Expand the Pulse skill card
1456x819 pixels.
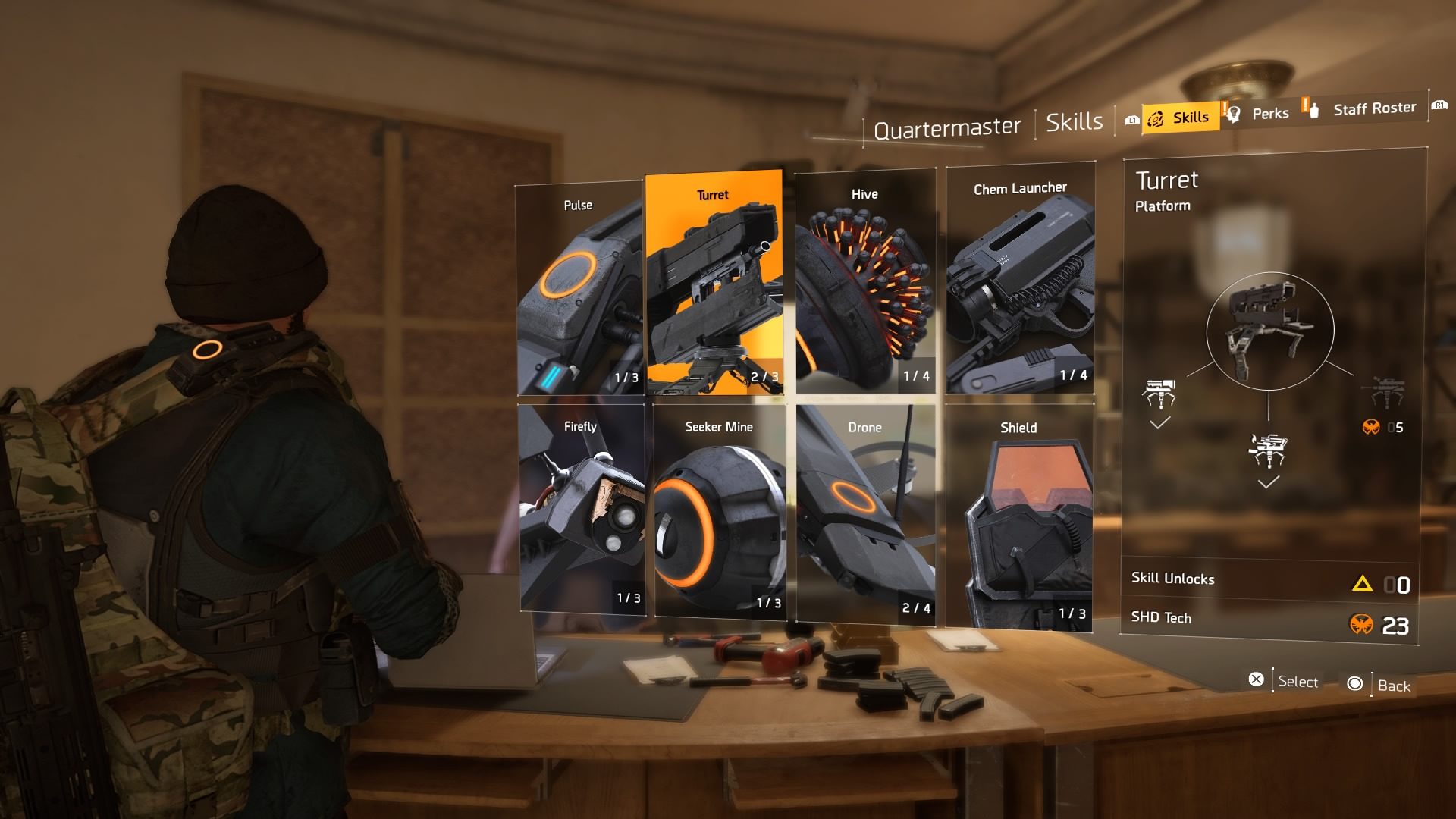click(580, 288)
